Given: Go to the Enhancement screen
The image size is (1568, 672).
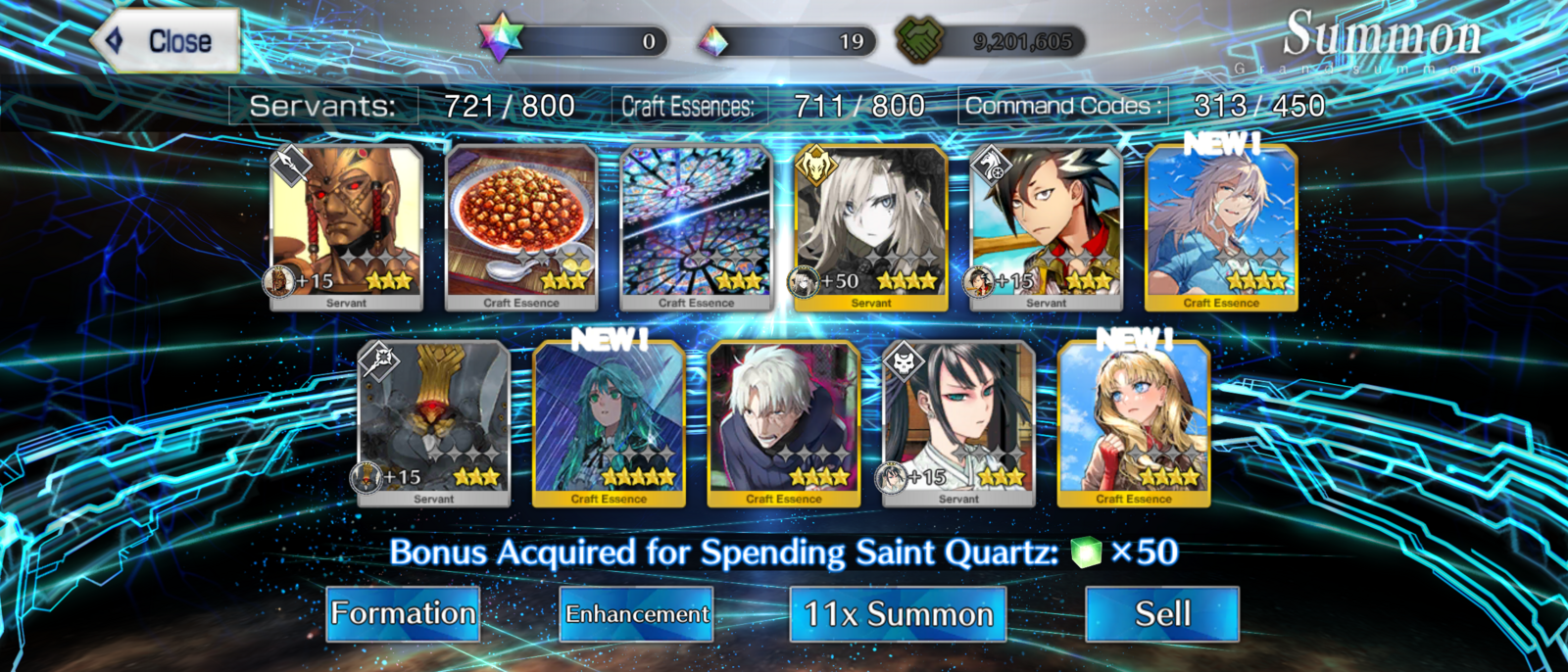Looking at the screenshot, I should pyautogui.click(x=636, y=614).
